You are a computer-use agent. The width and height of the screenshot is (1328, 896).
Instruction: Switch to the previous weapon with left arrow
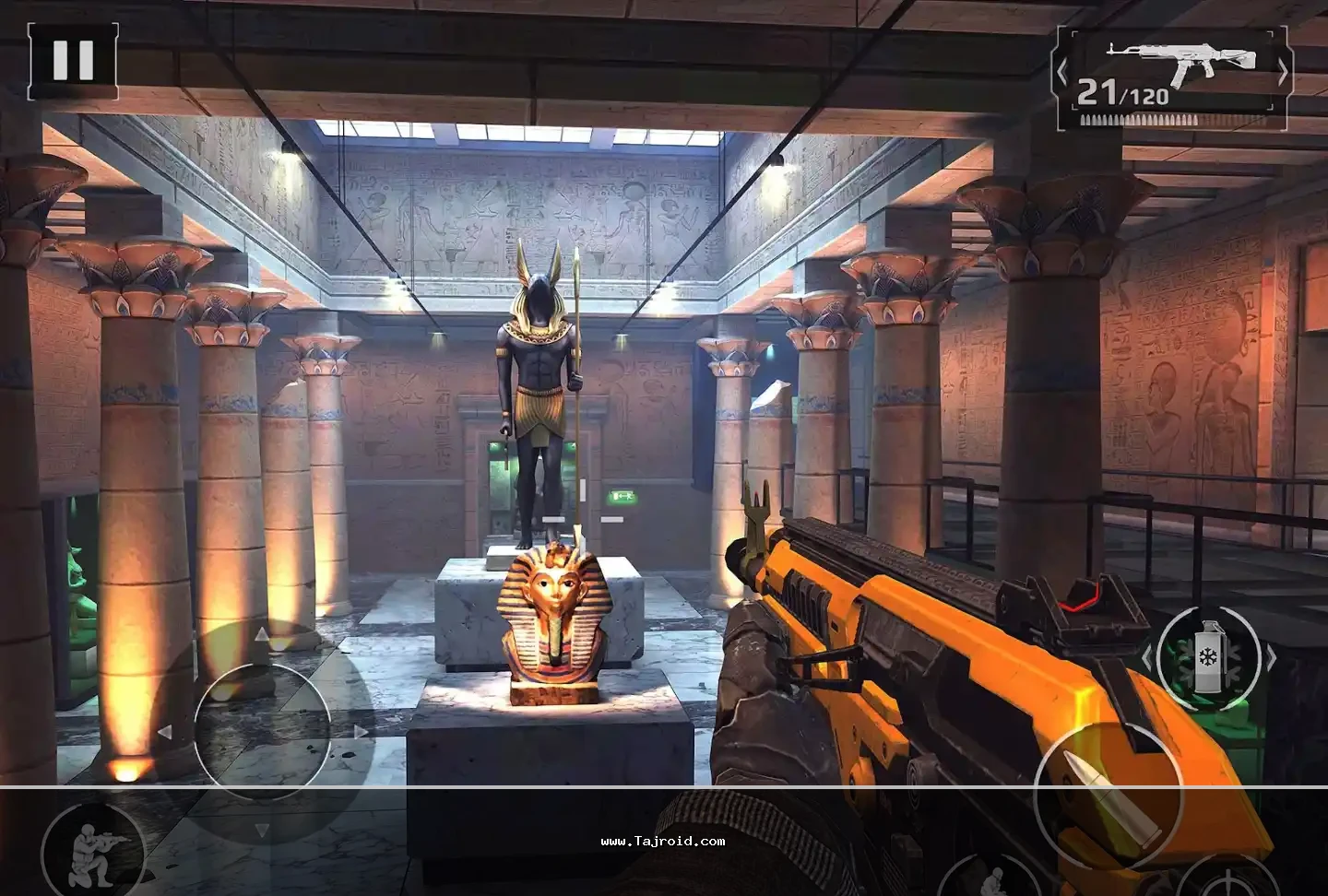pos(1062,70)
